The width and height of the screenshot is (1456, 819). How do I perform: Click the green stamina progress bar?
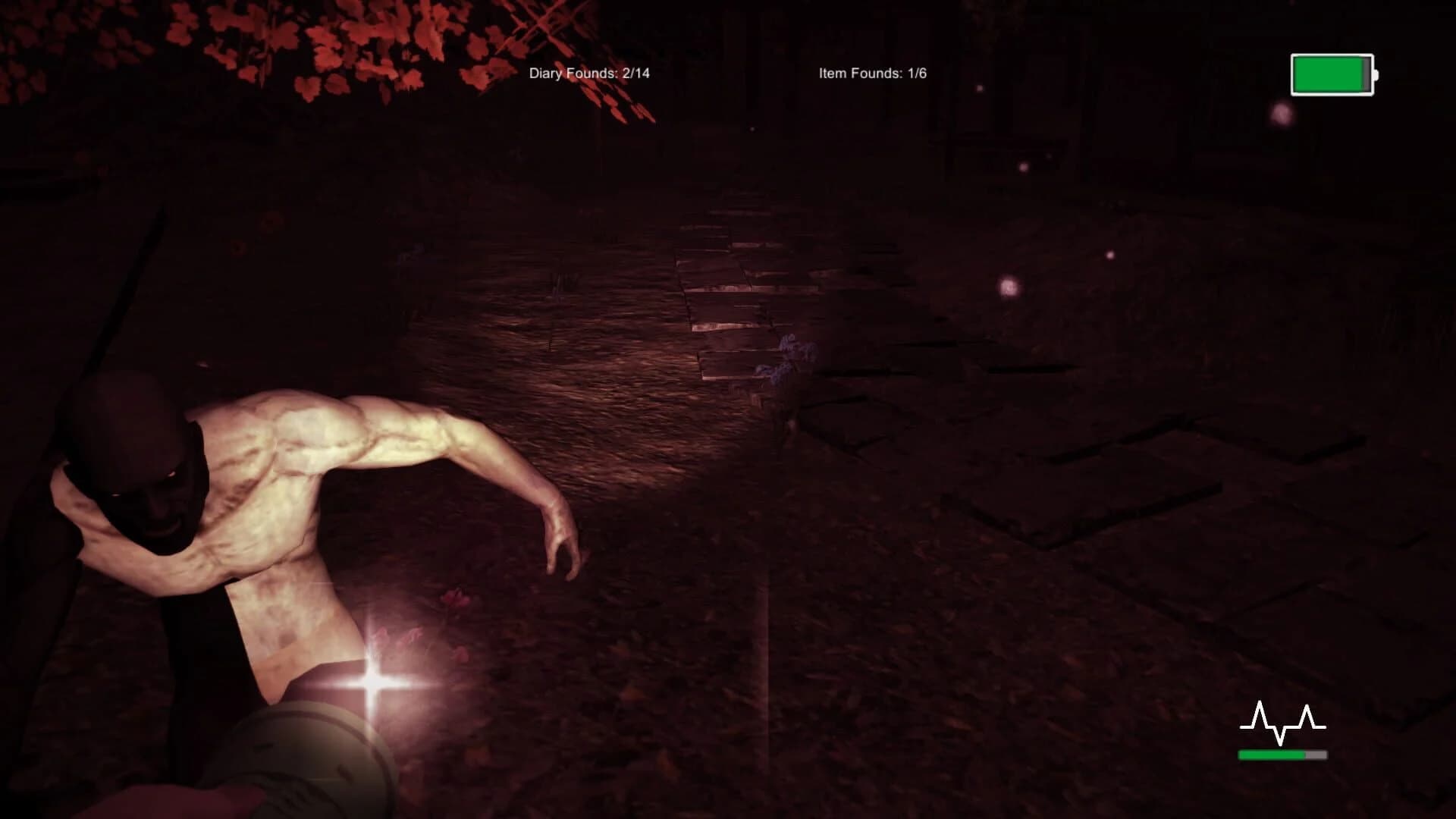(1269, 755)
